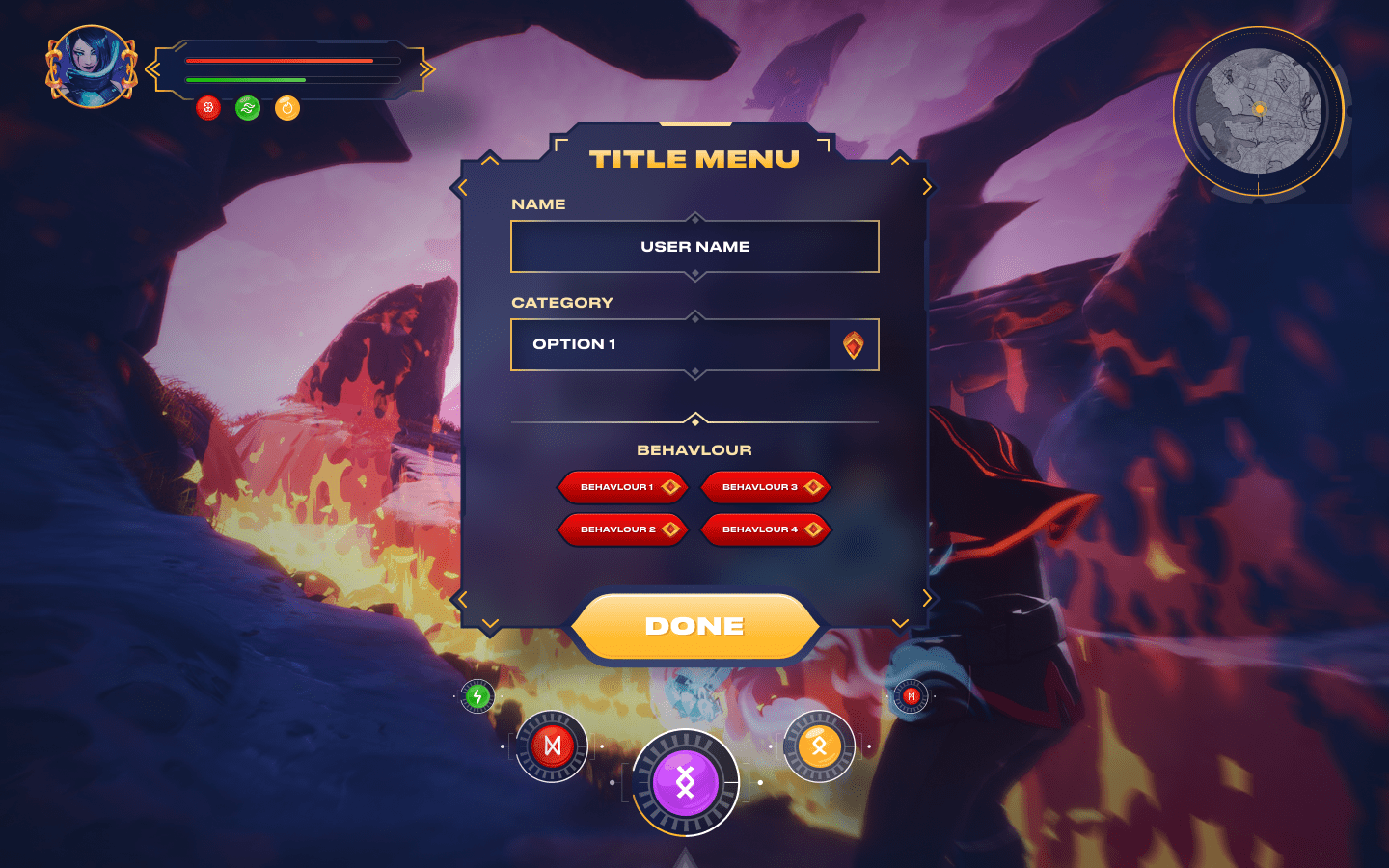Screen dimensions: 1389x868
Task: Select the red status icon under health bar
Action: pyautogui.click(x=208, y=108)
